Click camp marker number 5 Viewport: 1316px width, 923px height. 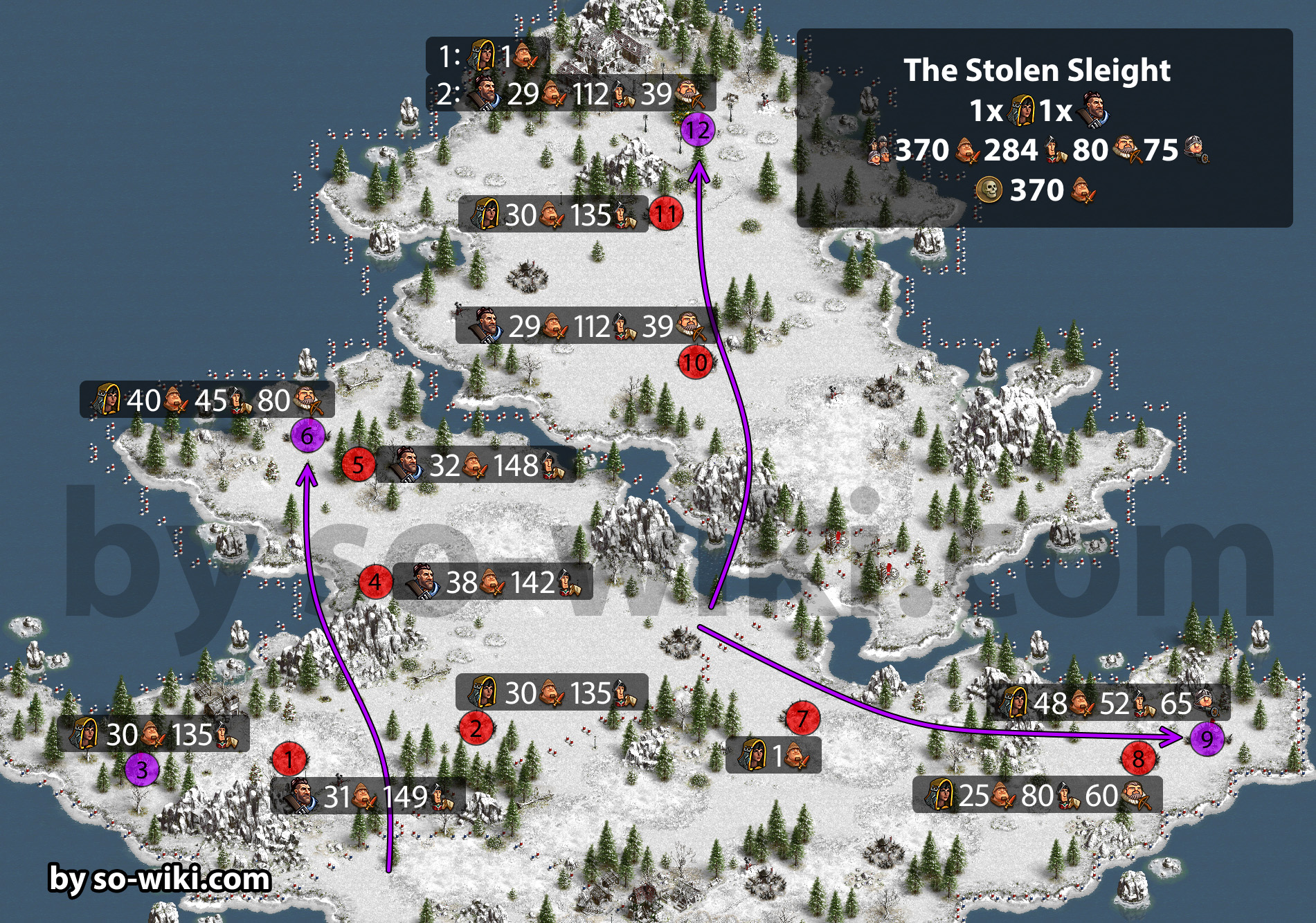[x=358, y=464]
